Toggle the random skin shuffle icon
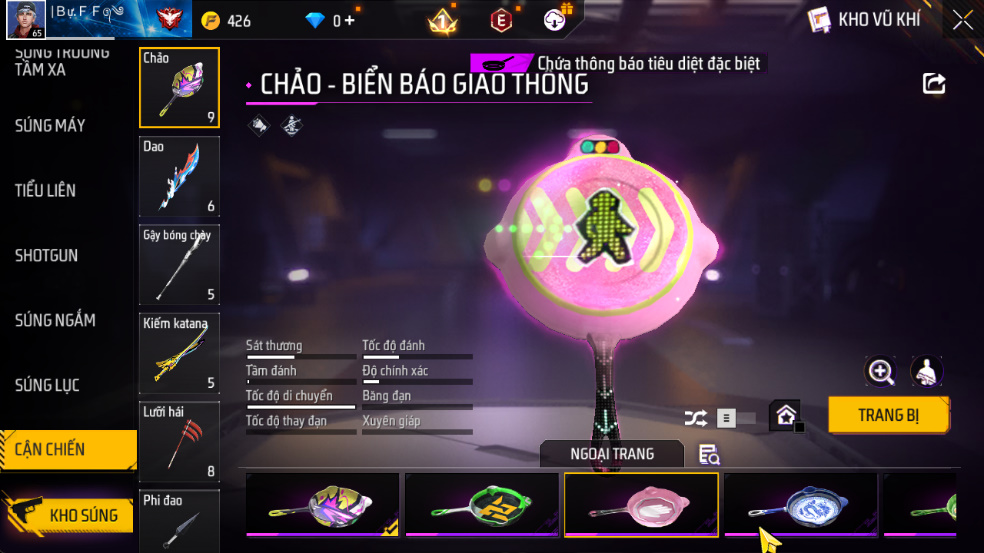Image resolution: width=984 pixels, height=553 pixels. pos(695,418)
